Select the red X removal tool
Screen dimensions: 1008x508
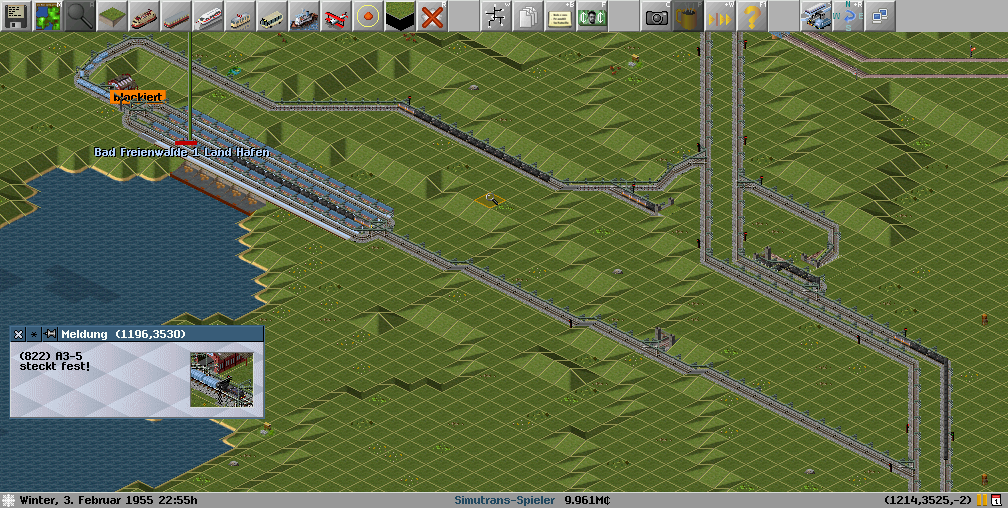pos(432,16)
